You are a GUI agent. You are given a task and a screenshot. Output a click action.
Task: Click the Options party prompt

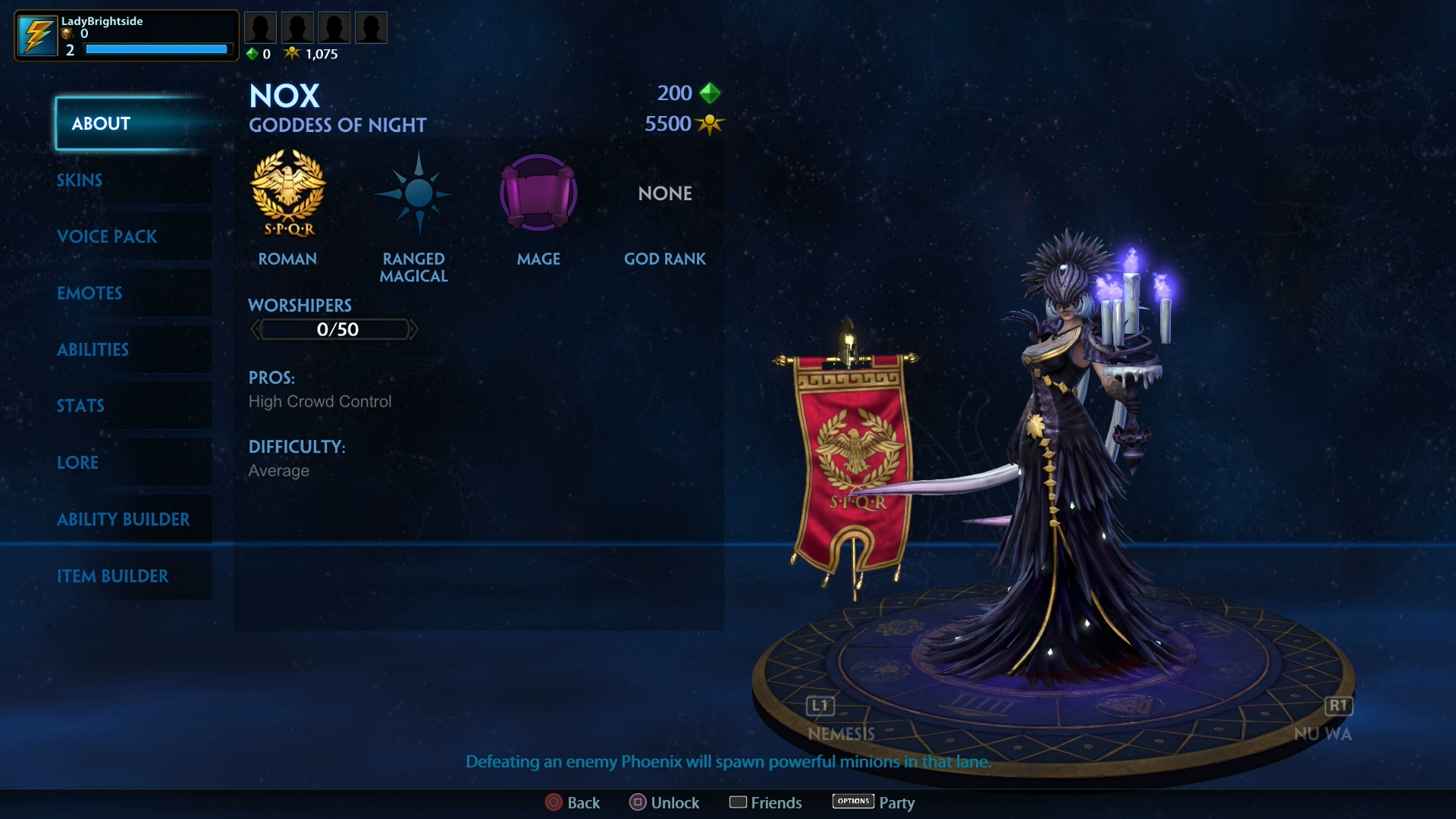pos(852,802)
